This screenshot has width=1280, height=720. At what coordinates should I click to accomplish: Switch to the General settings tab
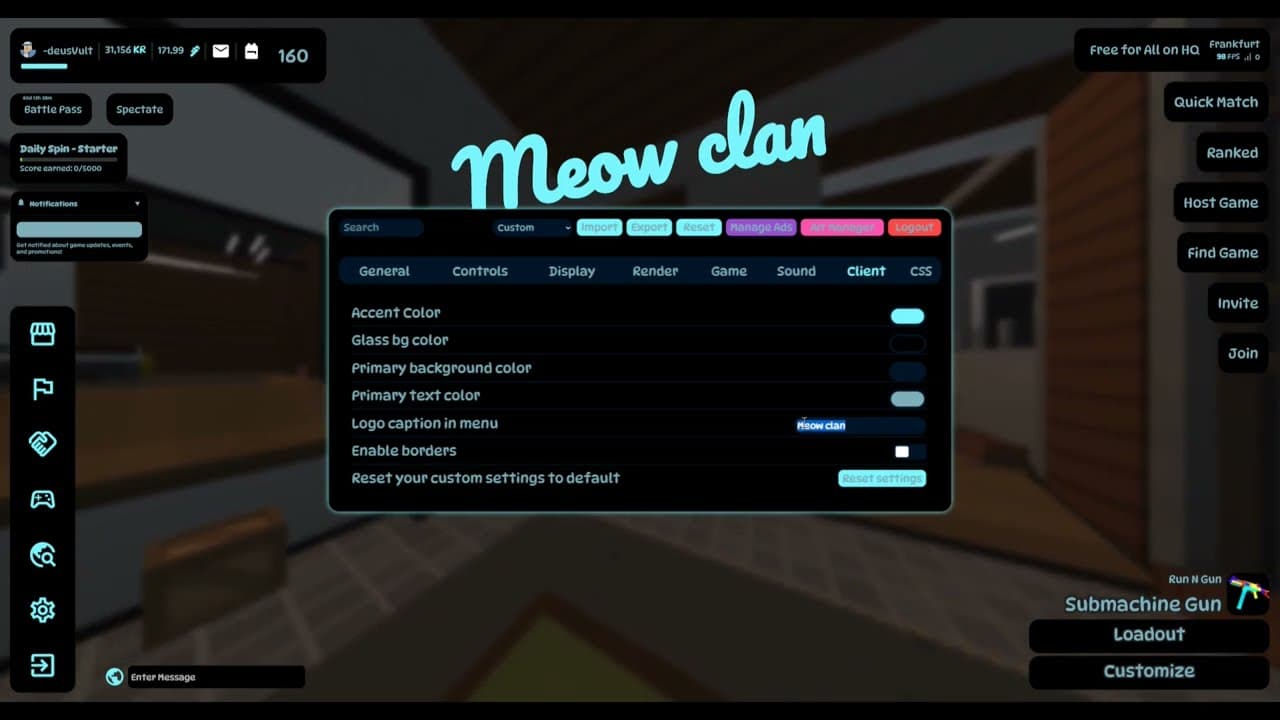(x=384, y=271)
